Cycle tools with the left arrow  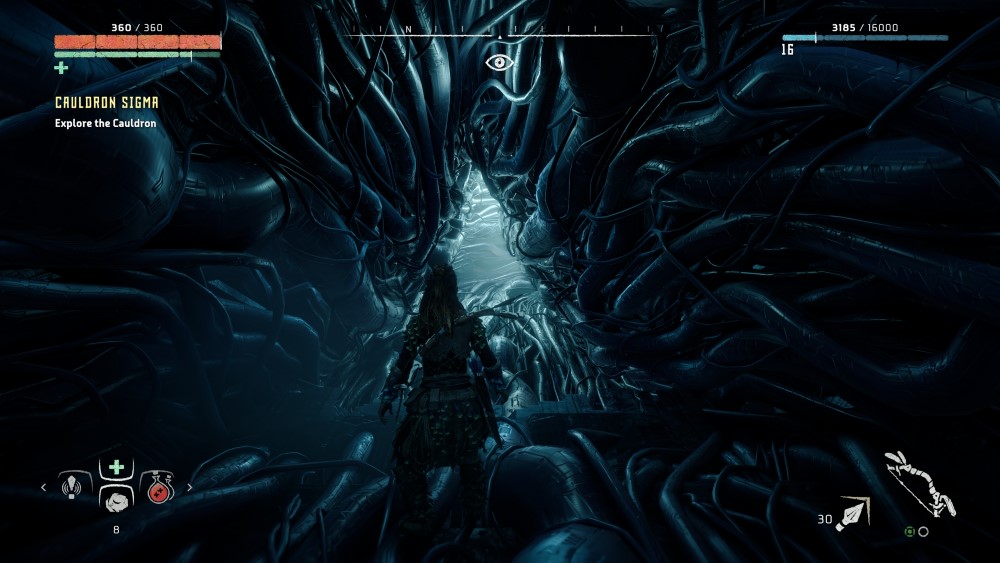click(43, 488)
